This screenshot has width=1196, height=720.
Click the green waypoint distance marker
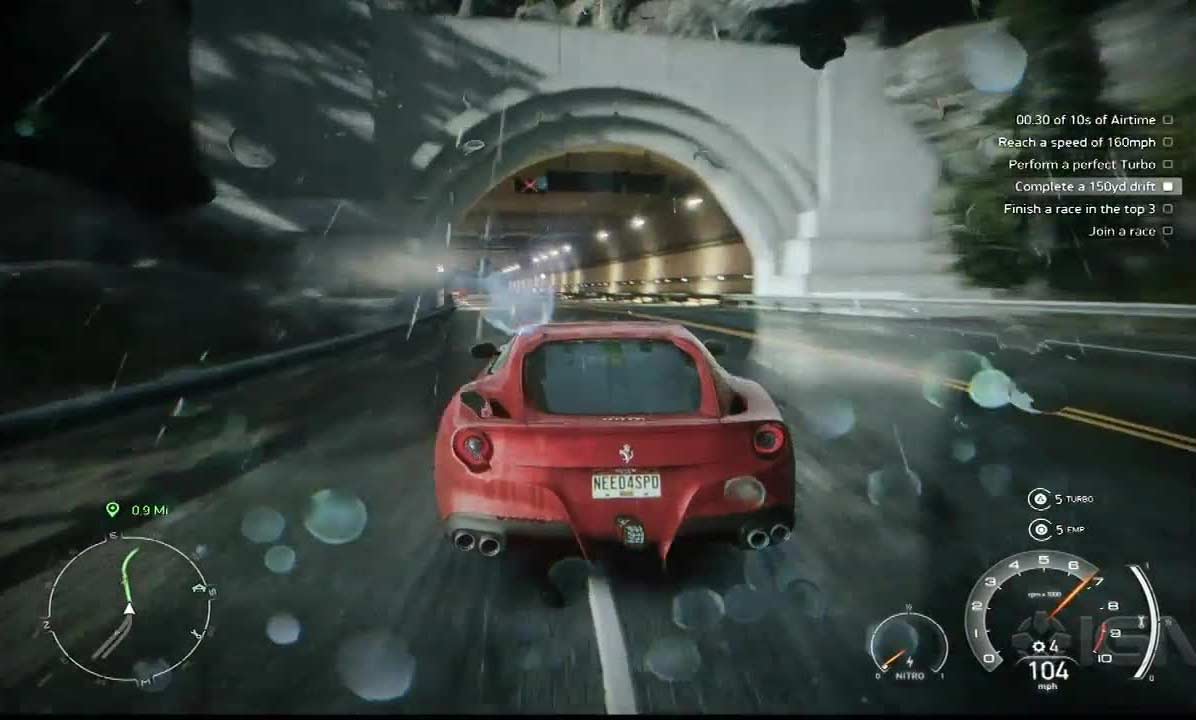click(x=113, y=510)
